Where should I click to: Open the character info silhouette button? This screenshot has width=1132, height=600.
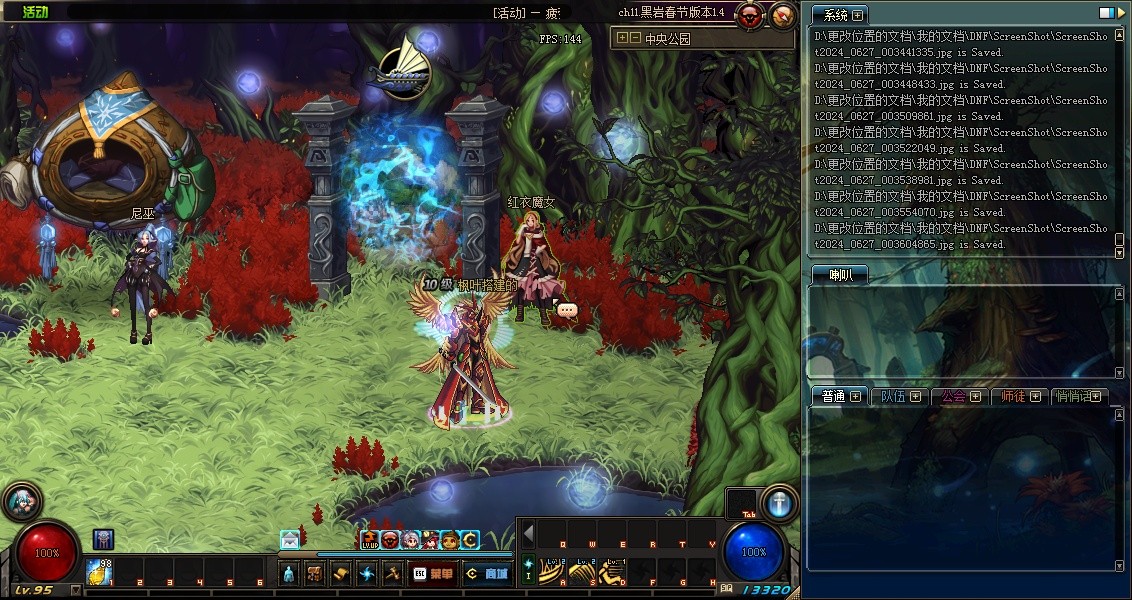[x=288, y=573]
